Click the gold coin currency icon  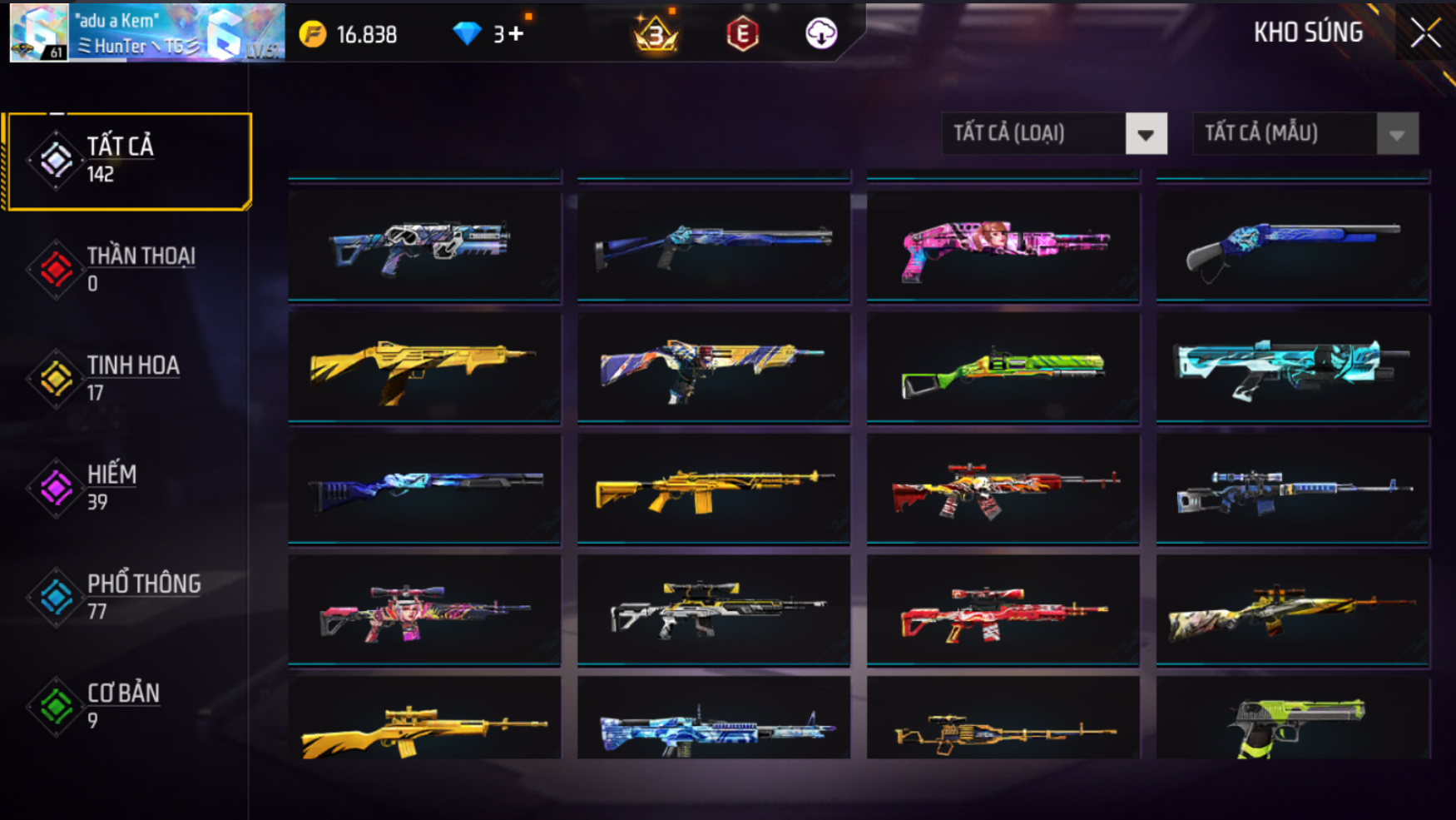(313, 34)
